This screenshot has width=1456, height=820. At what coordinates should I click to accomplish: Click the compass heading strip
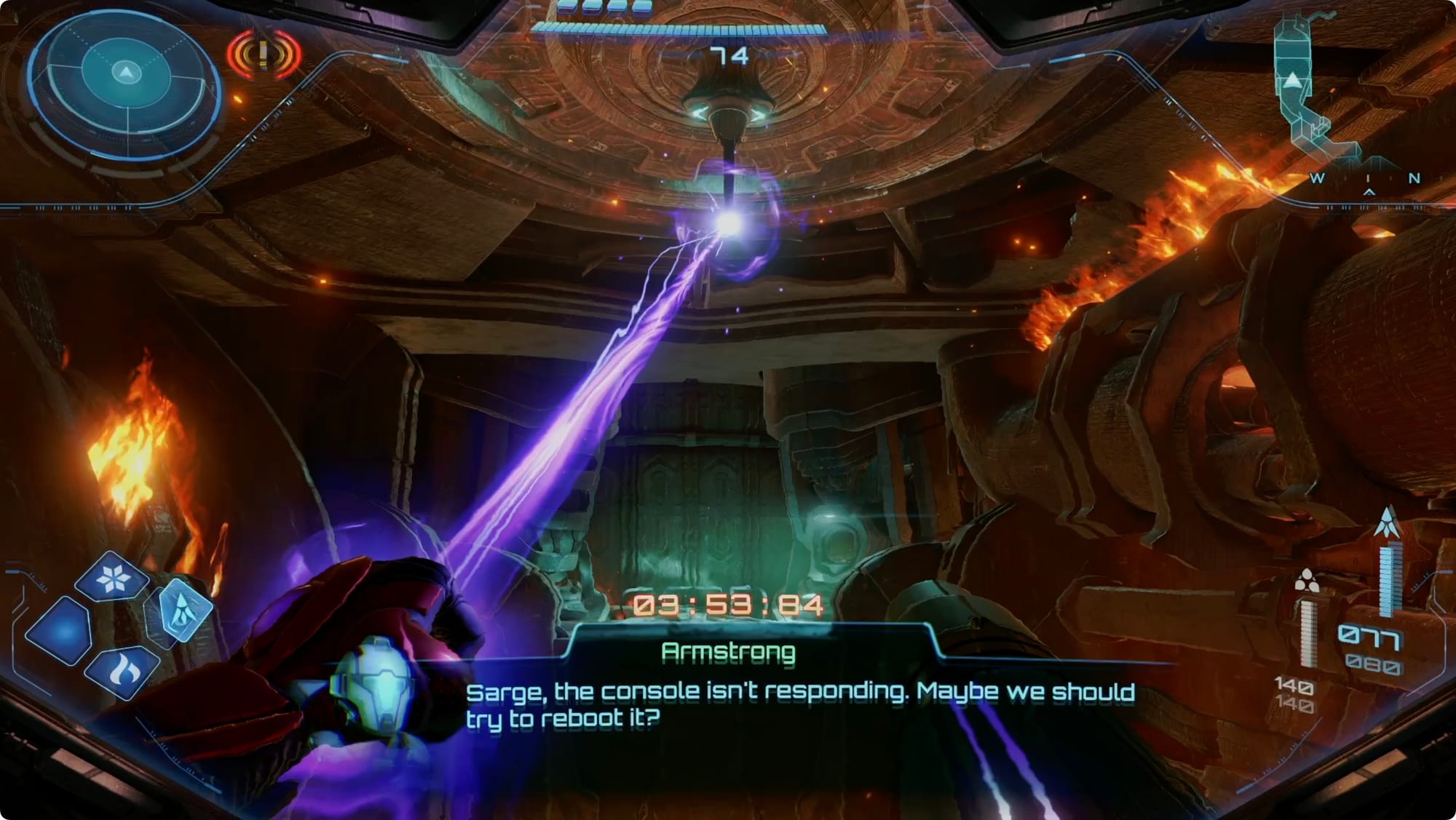(x=1367, y=179)
